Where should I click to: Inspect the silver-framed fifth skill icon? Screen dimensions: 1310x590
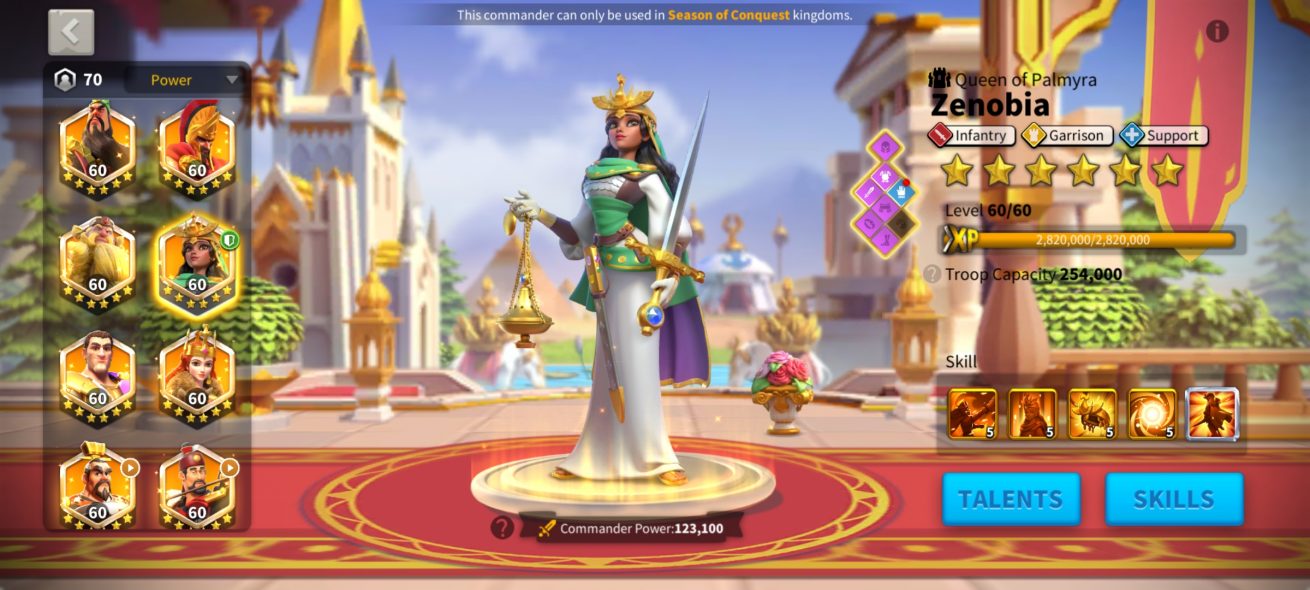(1213, 414)
